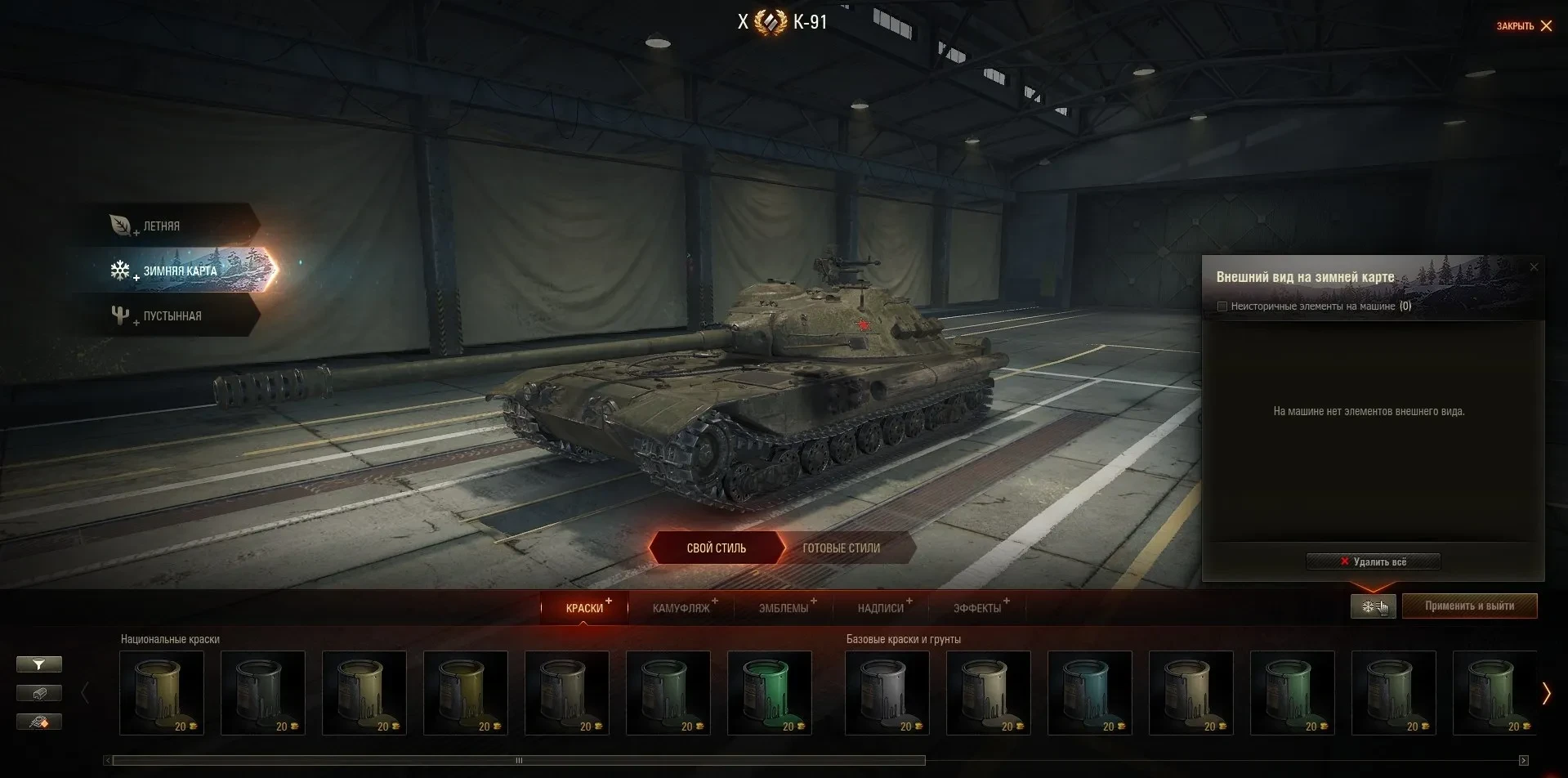Switch to the КРАСКИ paints tab

tap(584, 608)
